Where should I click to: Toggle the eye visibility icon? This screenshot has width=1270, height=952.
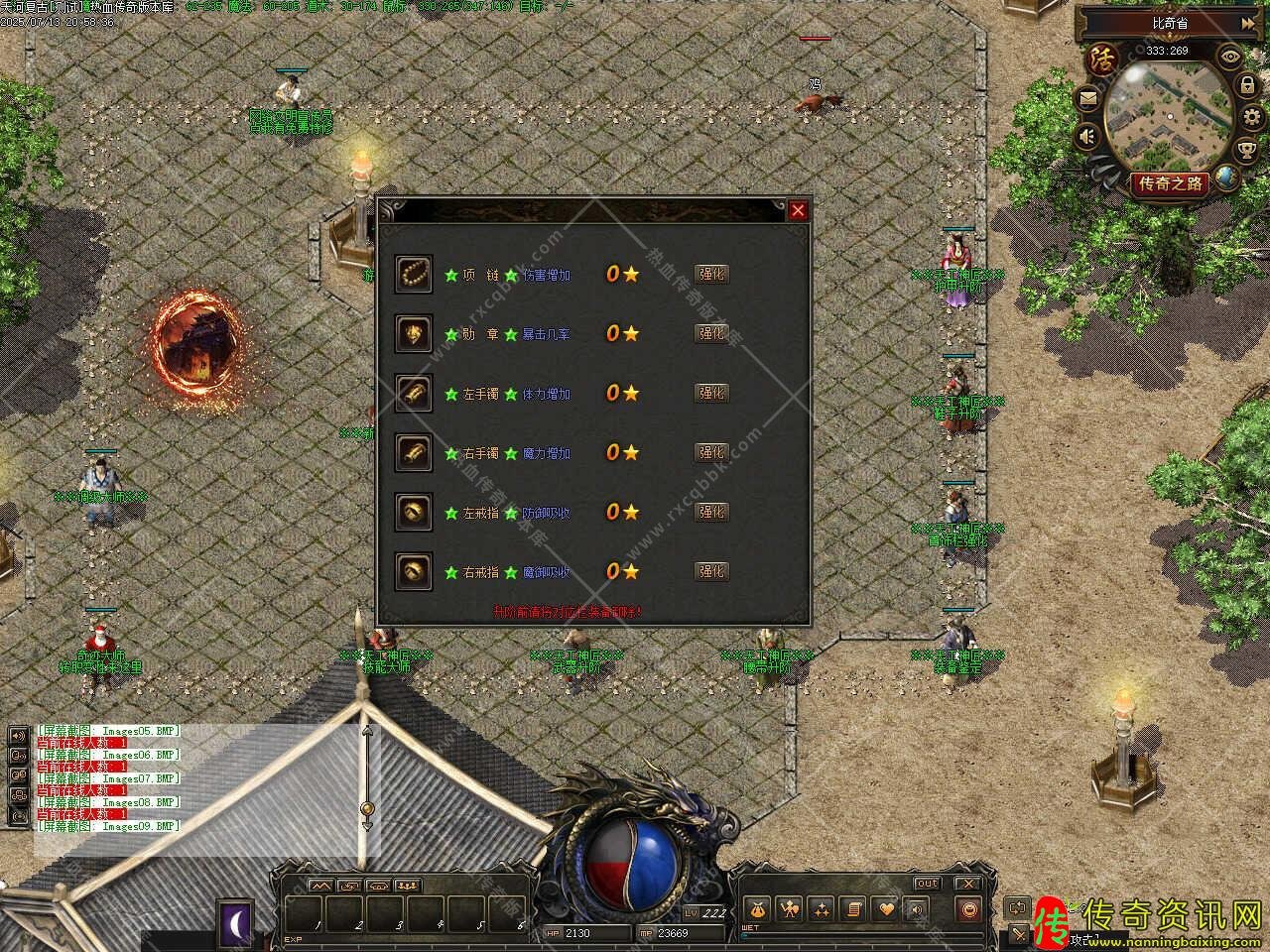1229,56
